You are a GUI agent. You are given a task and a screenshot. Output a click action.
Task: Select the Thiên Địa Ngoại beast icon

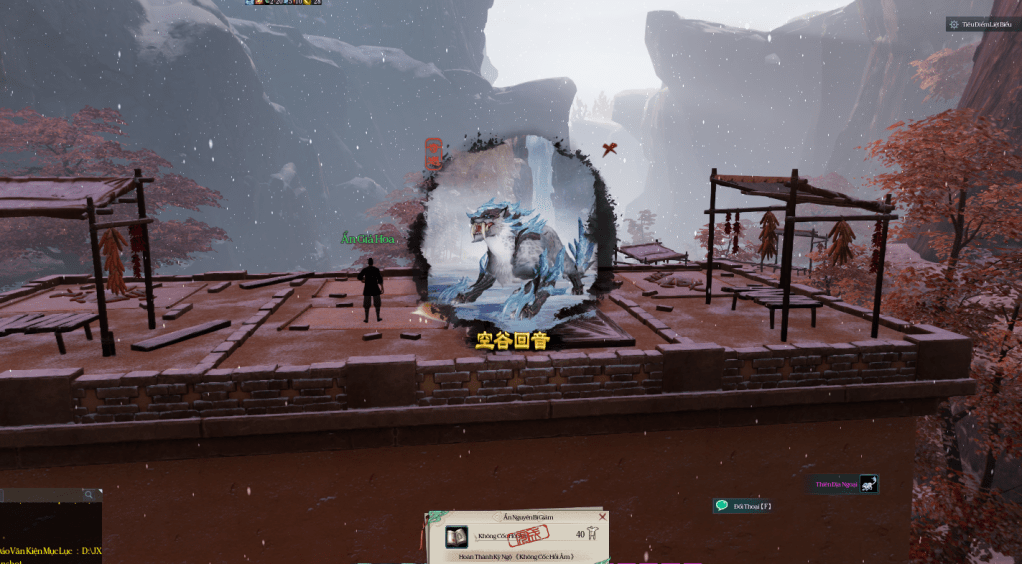point(868,484)
